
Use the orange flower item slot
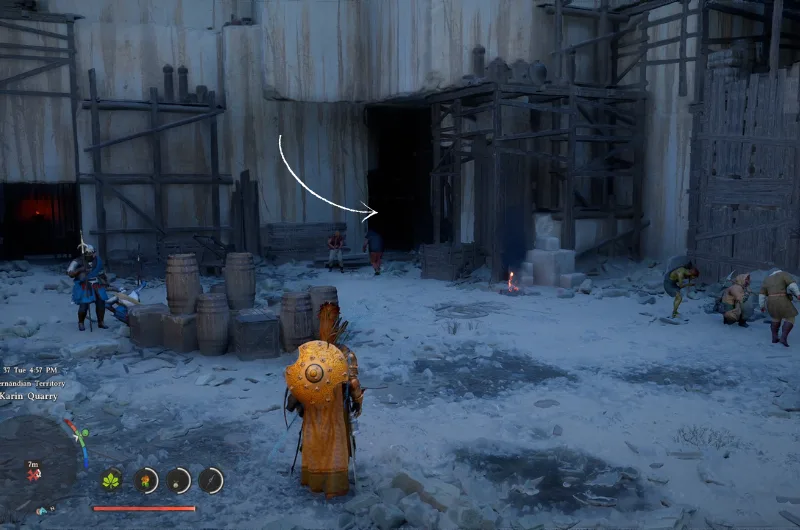tap(146, 481)
